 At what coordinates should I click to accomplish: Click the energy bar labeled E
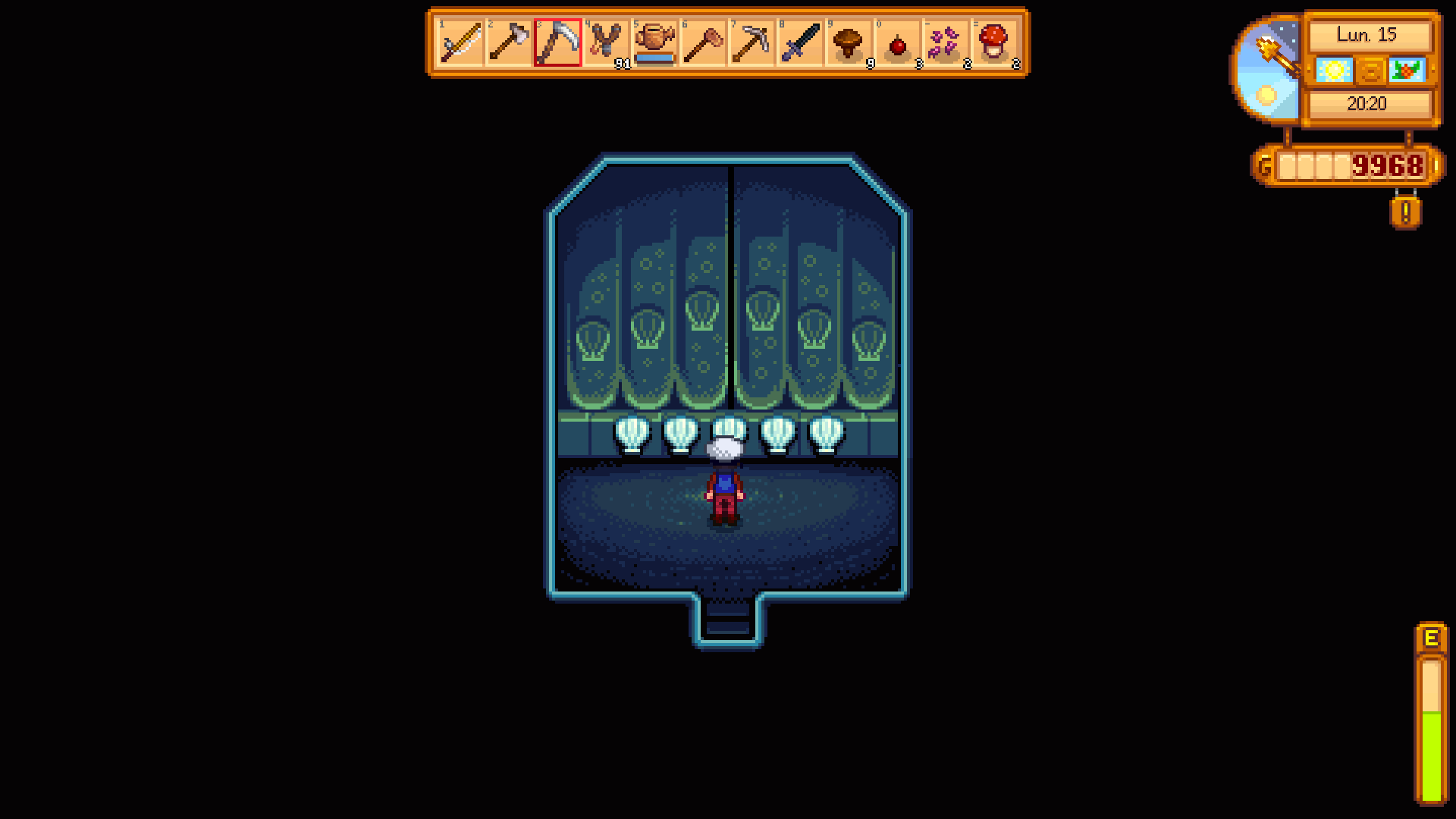click(1432, 713)
